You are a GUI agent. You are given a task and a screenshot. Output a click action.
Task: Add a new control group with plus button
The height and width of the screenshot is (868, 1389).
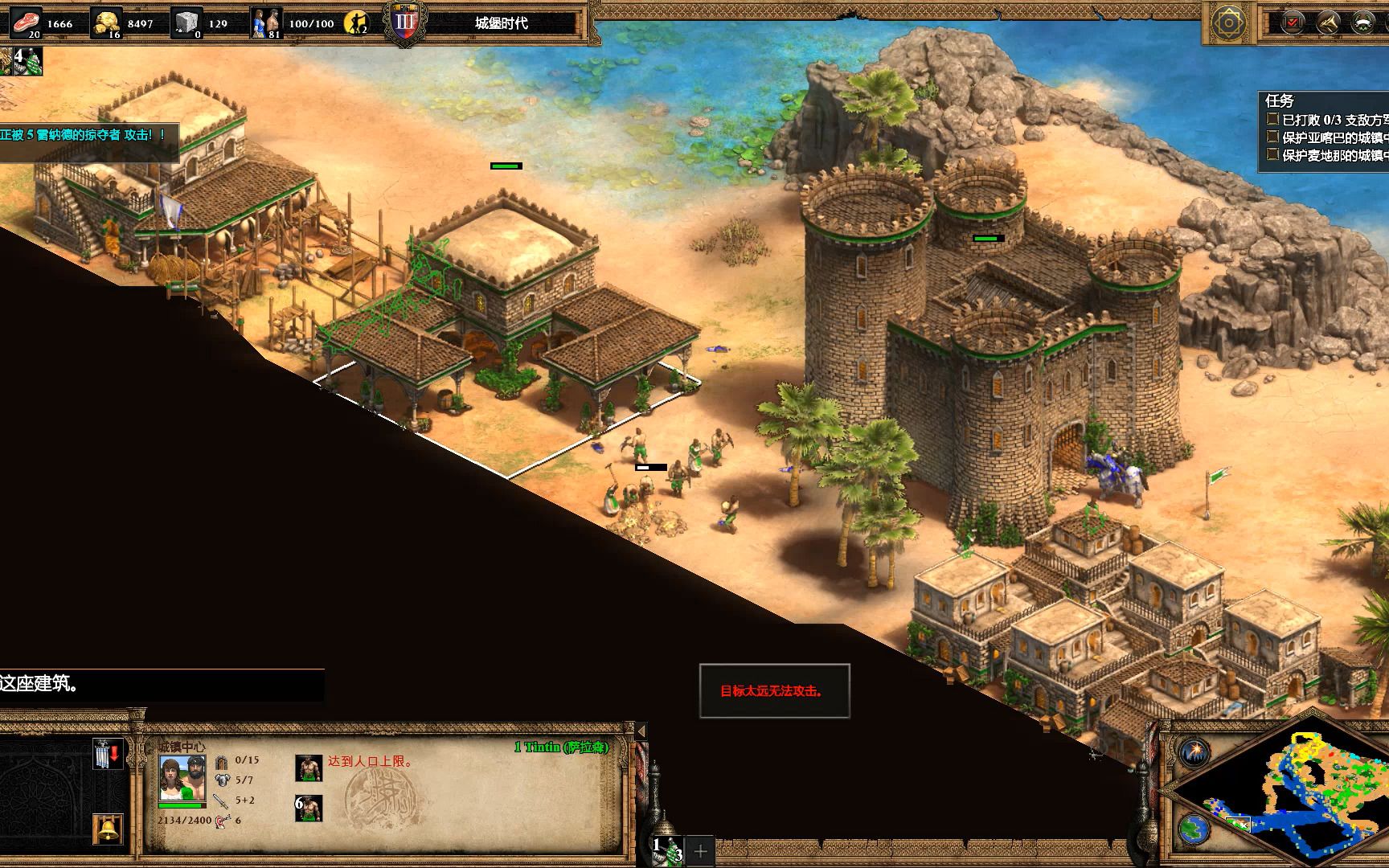[700, 850]
